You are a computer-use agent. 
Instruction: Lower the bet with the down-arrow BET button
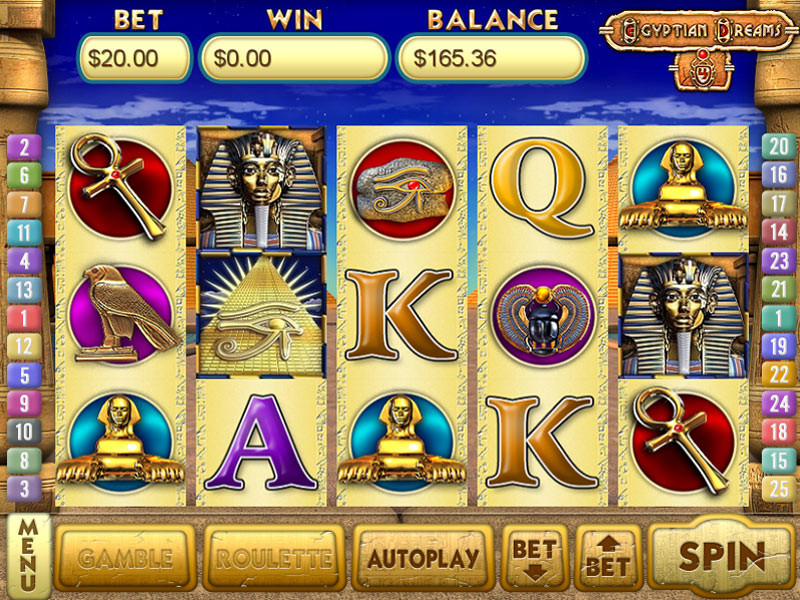point(534,558)
